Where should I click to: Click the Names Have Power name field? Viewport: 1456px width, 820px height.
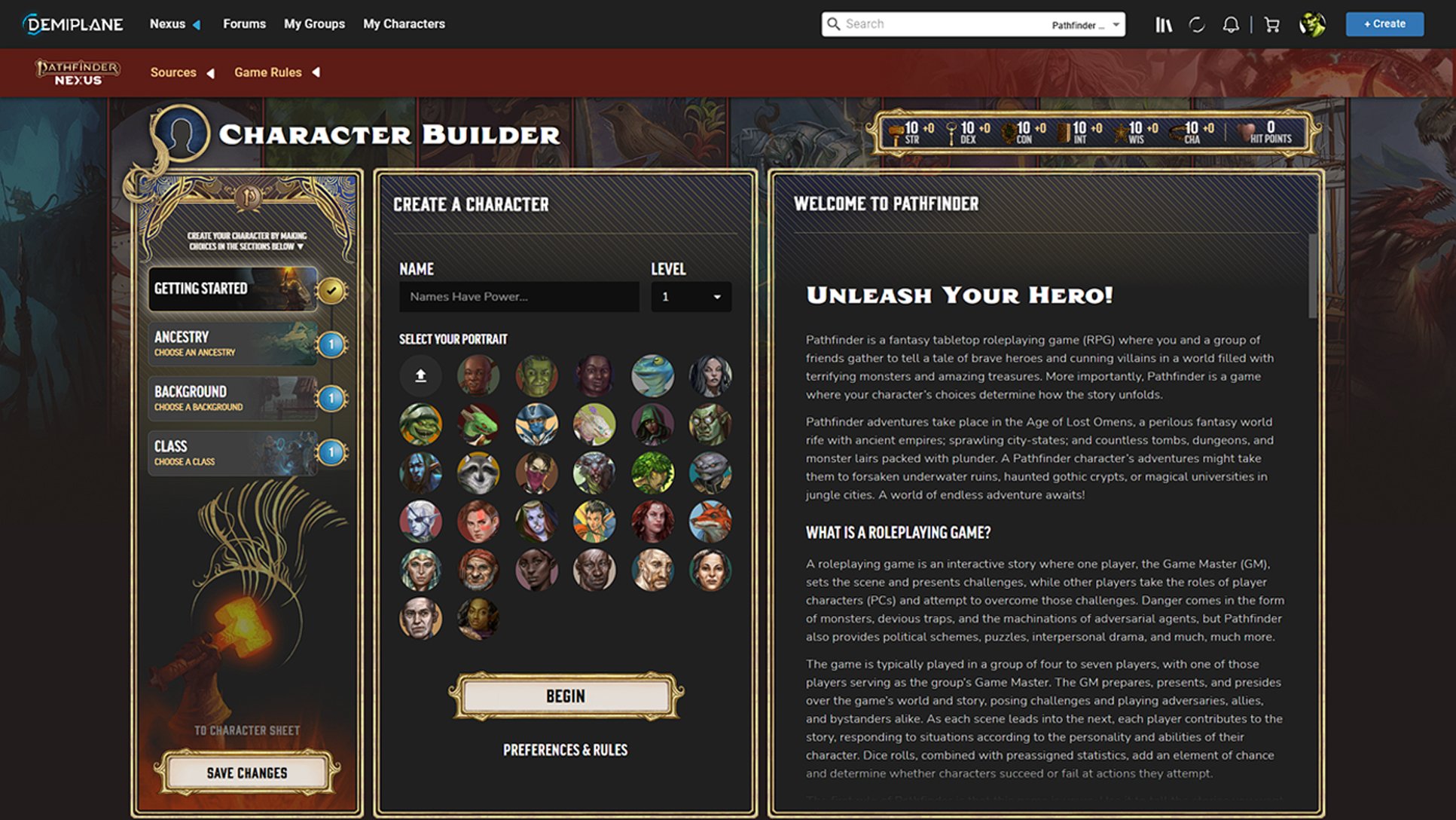[518, 296]
